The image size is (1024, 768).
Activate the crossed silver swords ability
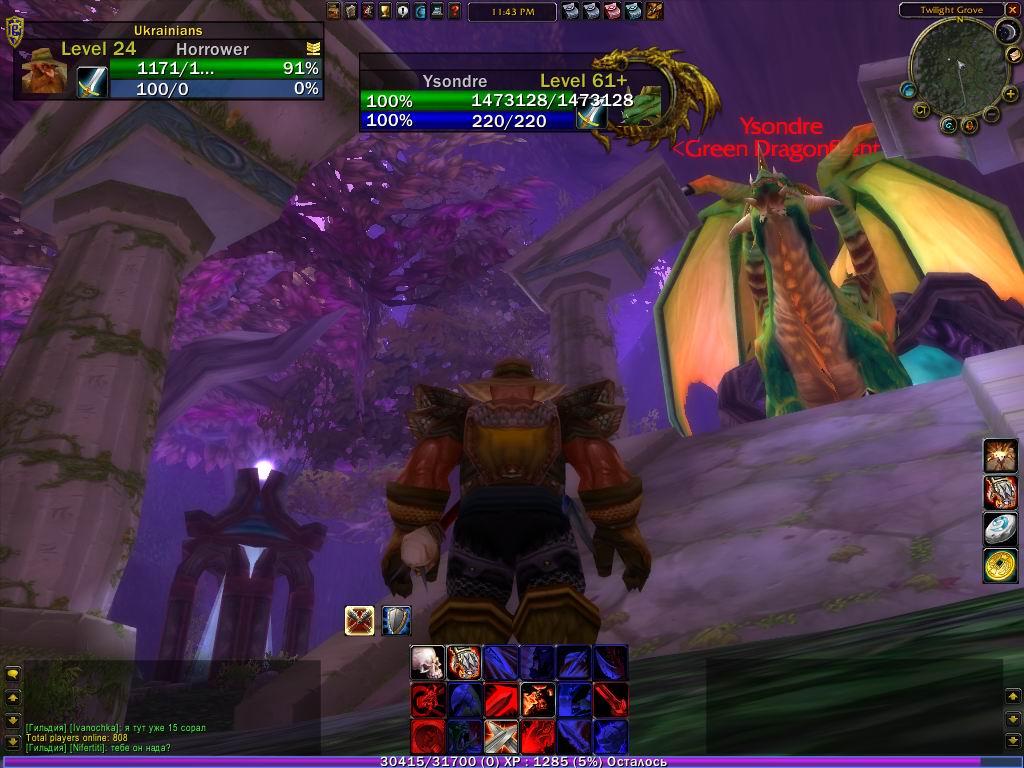coord(500,736)
